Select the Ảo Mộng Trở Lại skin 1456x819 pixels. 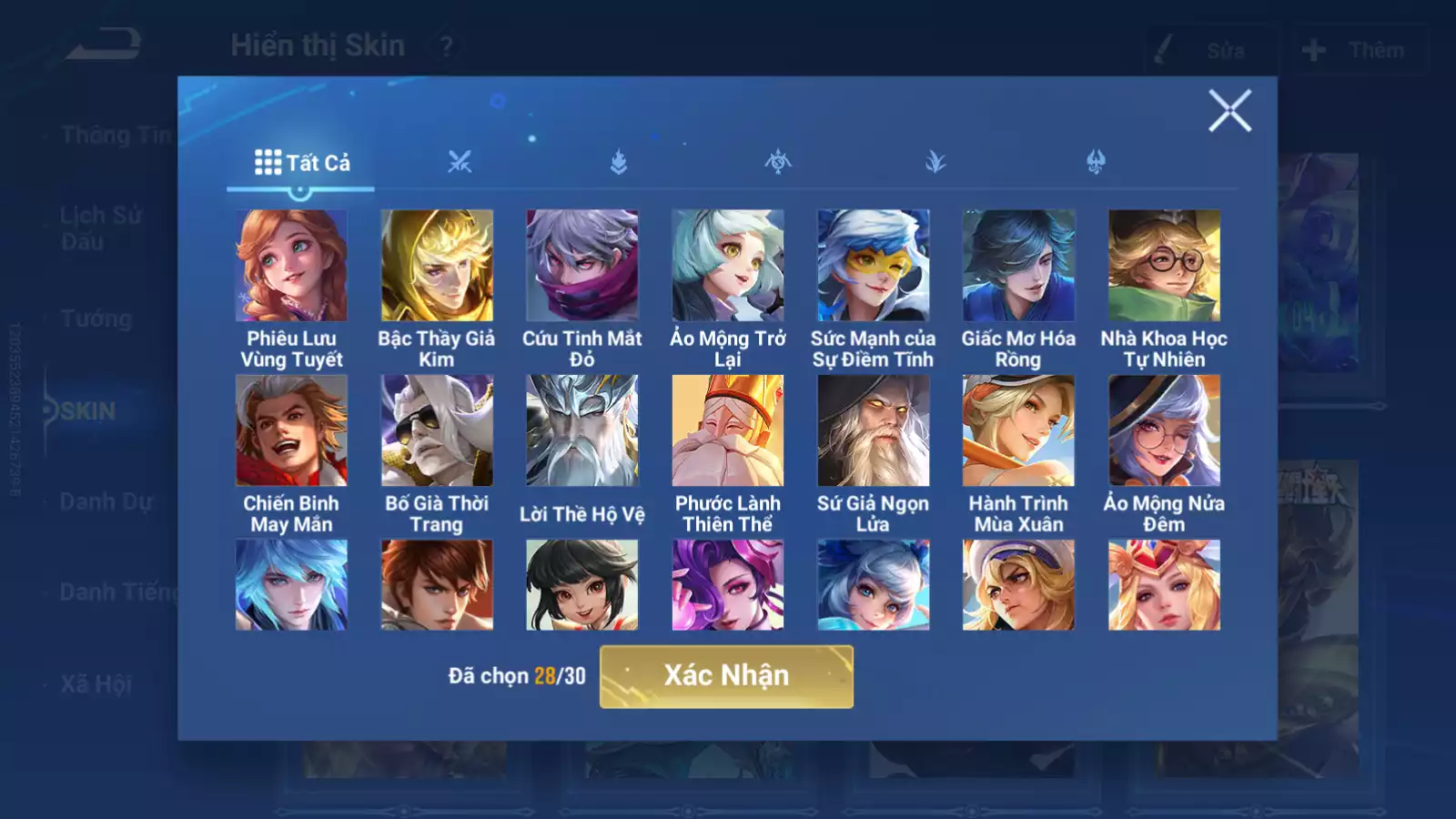pyautogui.click(x=728, y=266)
